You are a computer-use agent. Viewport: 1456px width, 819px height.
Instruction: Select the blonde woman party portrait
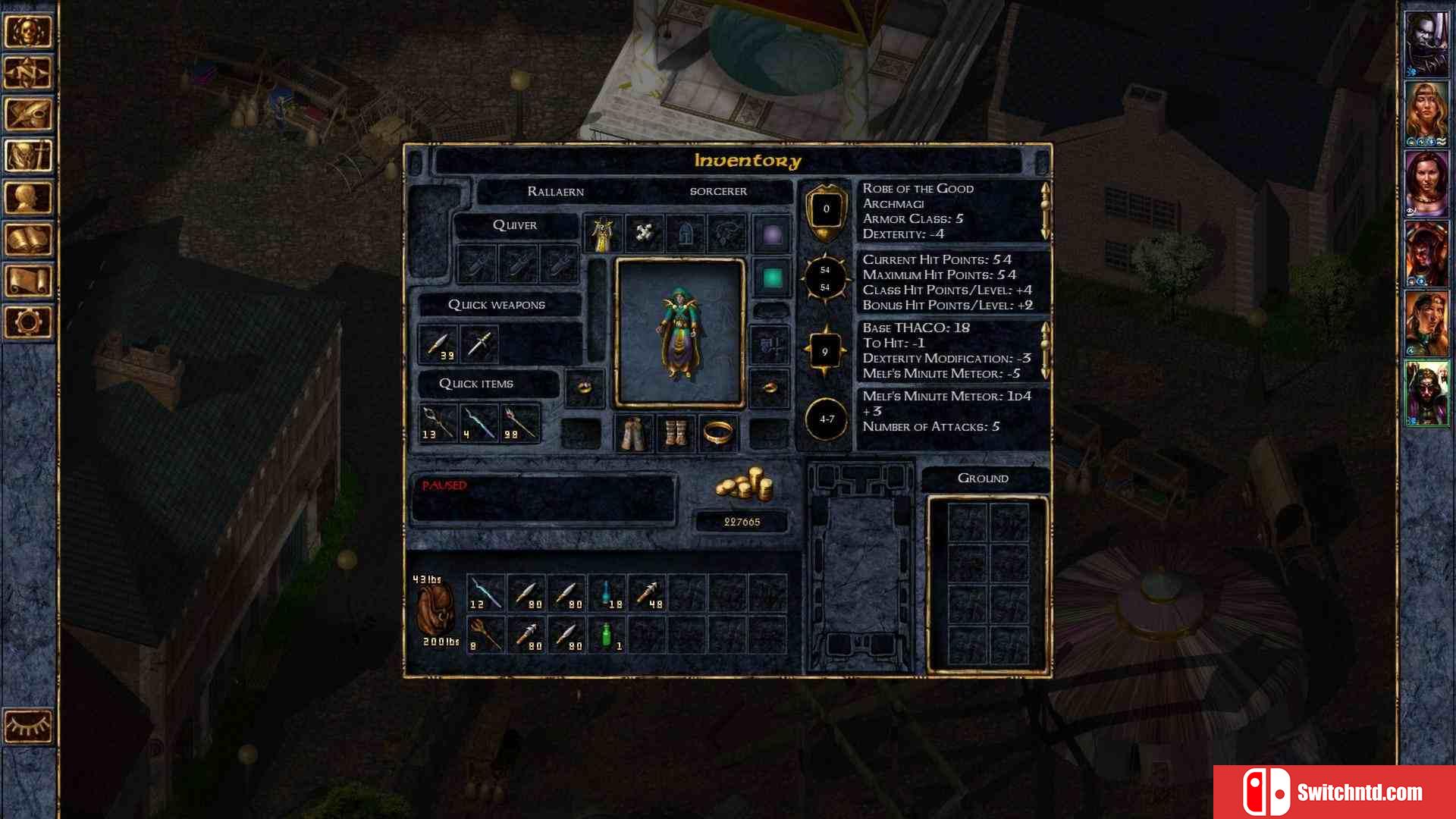coord(1426,112)
